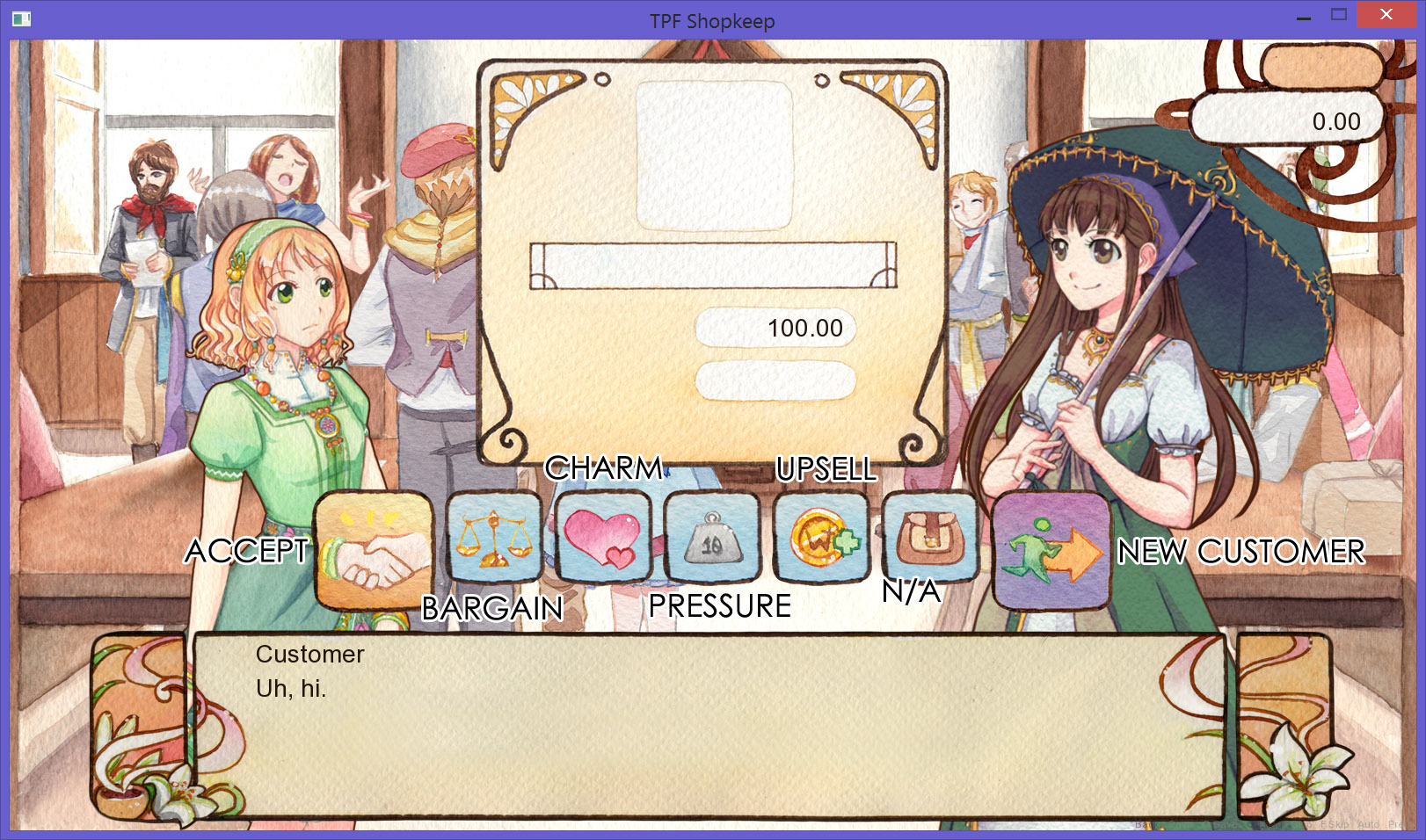
Task: Click the N/A satchel icon
Action: pos(930,538)
